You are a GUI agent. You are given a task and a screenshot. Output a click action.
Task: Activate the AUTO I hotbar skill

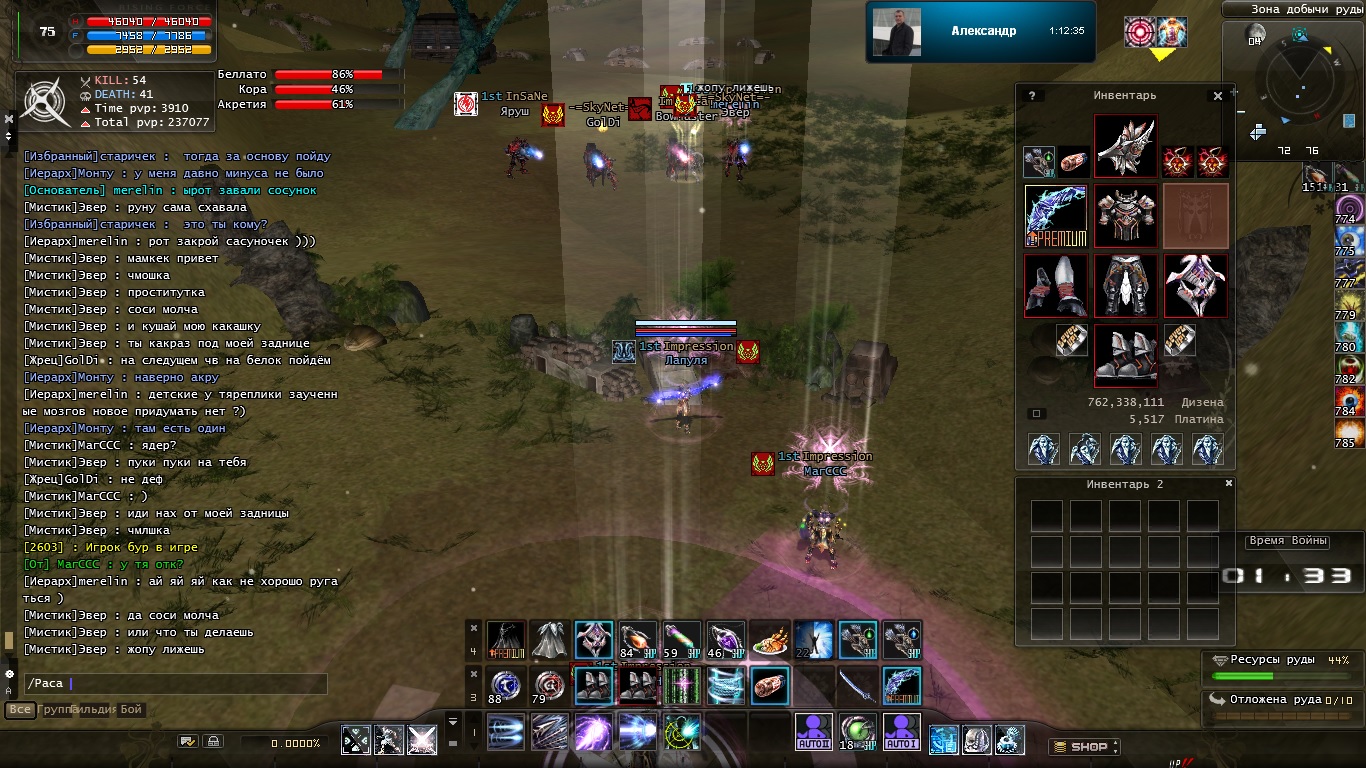[902, 732]
